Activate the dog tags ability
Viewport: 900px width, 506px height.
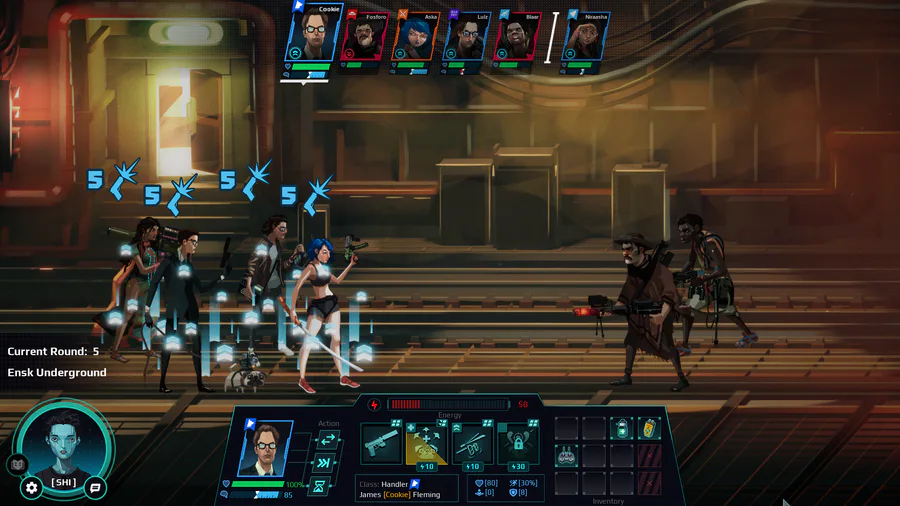pos(472,444)
